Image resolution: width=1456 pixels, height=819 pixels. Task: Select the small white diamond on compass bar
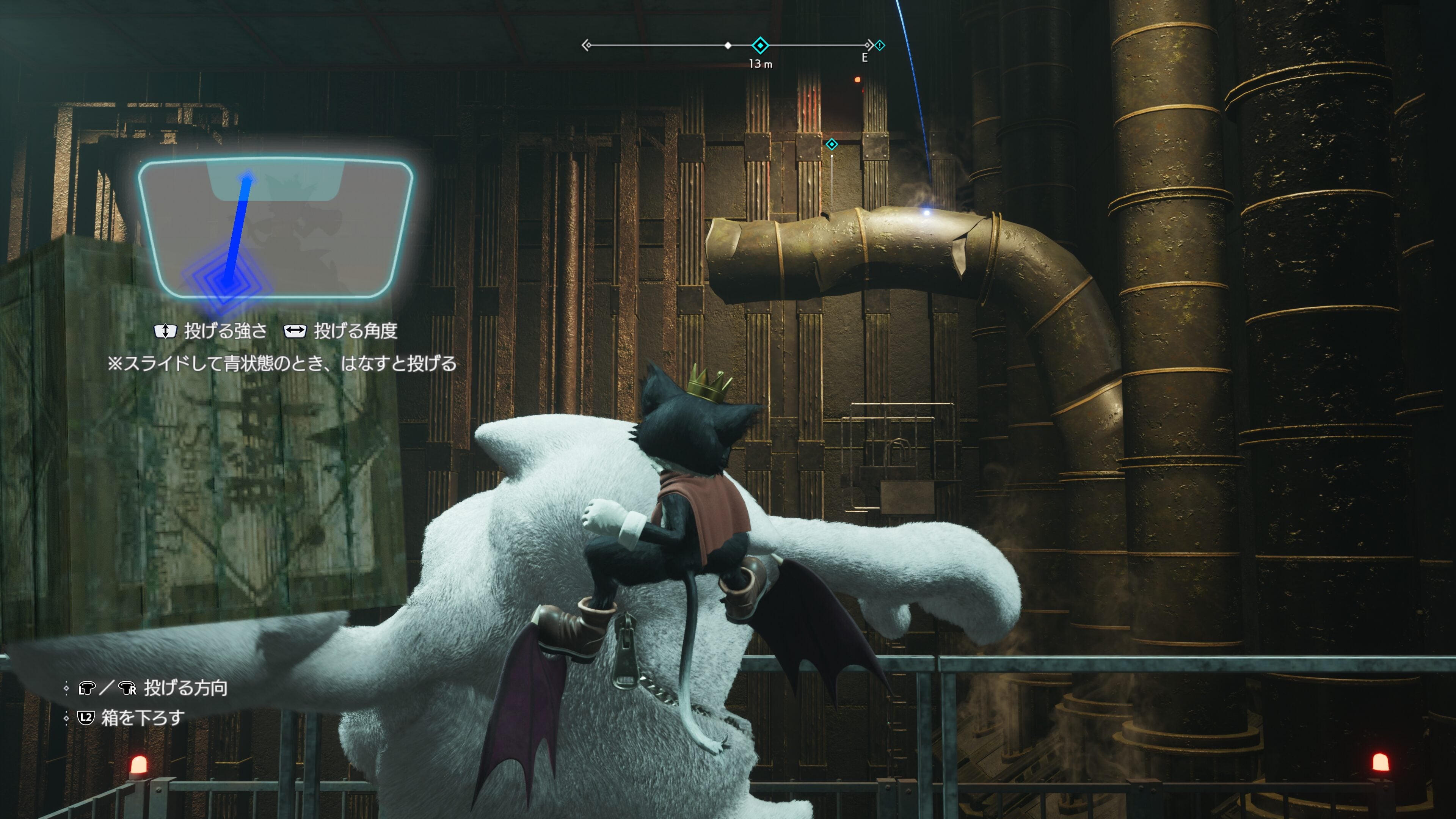(x=728, y=45)
